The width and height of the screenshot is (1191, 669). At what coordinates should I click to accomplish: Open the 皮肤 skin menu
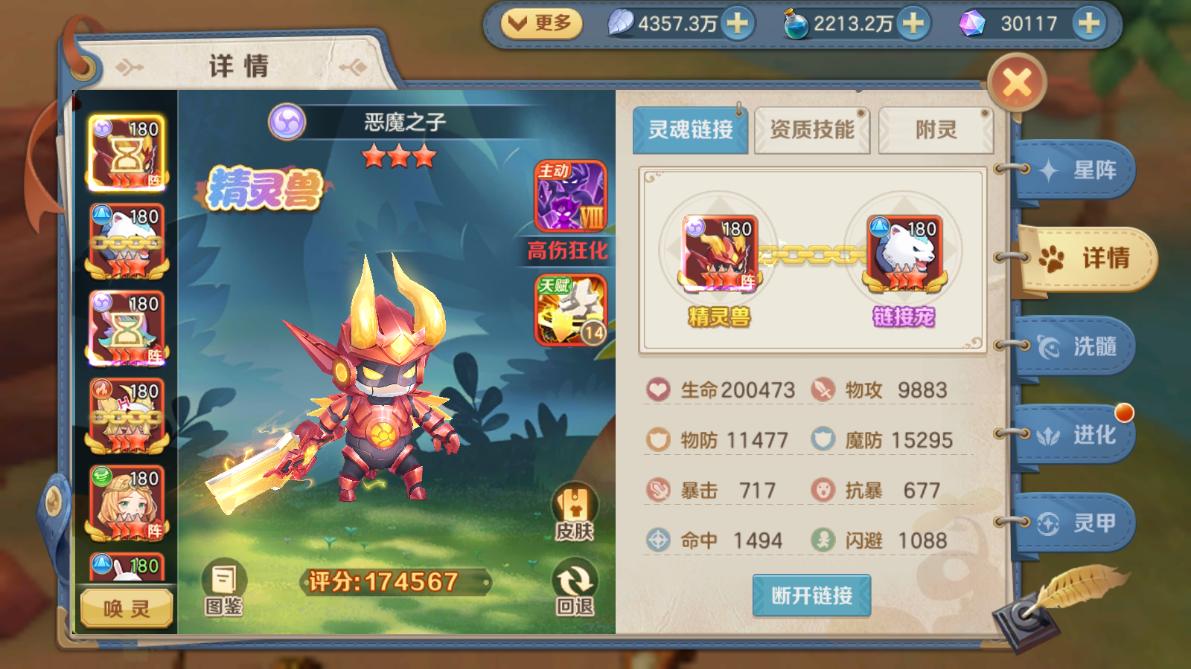574,511
